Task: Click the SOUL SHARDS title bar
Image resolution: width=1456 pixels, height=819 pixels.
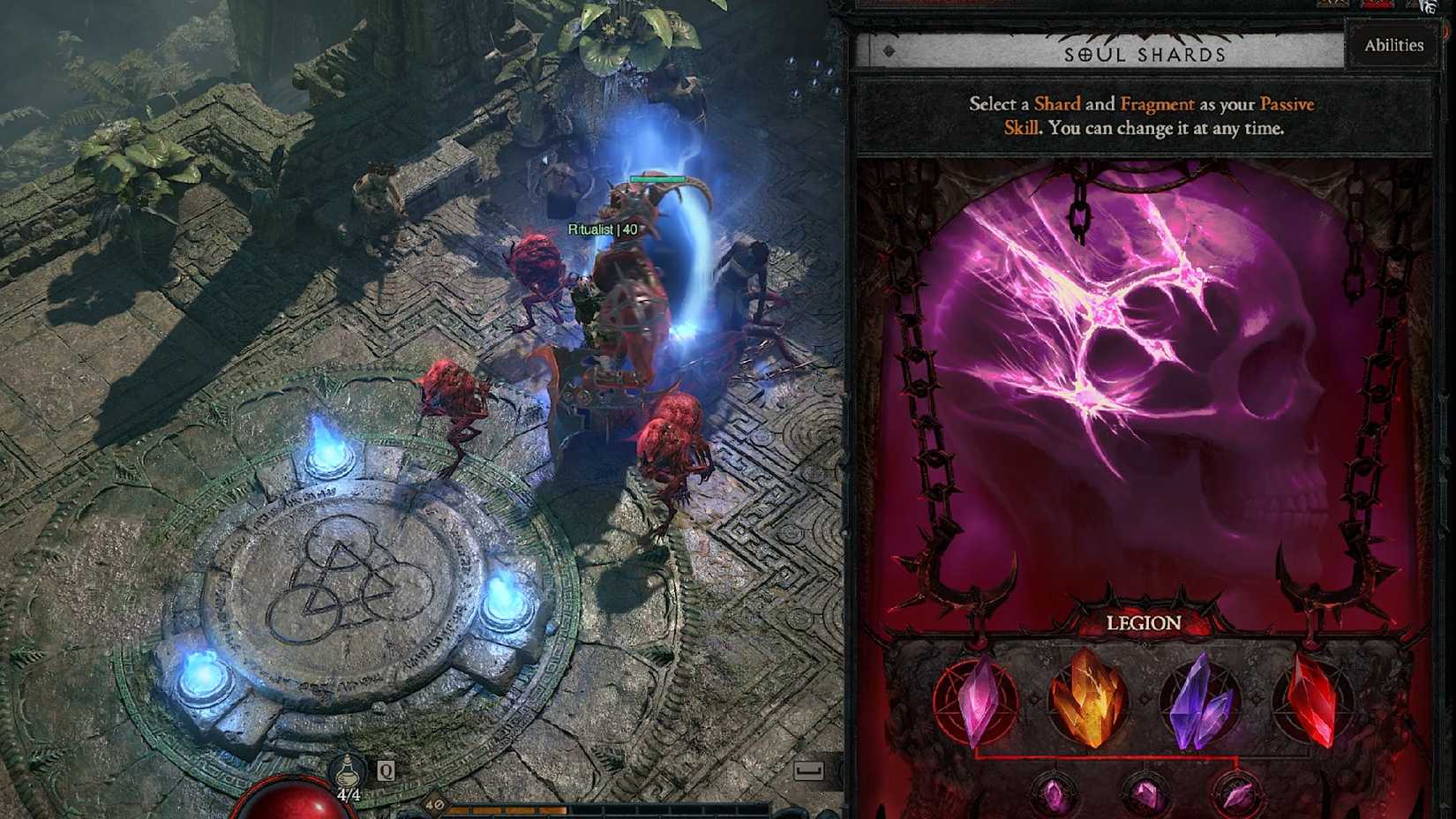Action: [x=1145, y=53]
